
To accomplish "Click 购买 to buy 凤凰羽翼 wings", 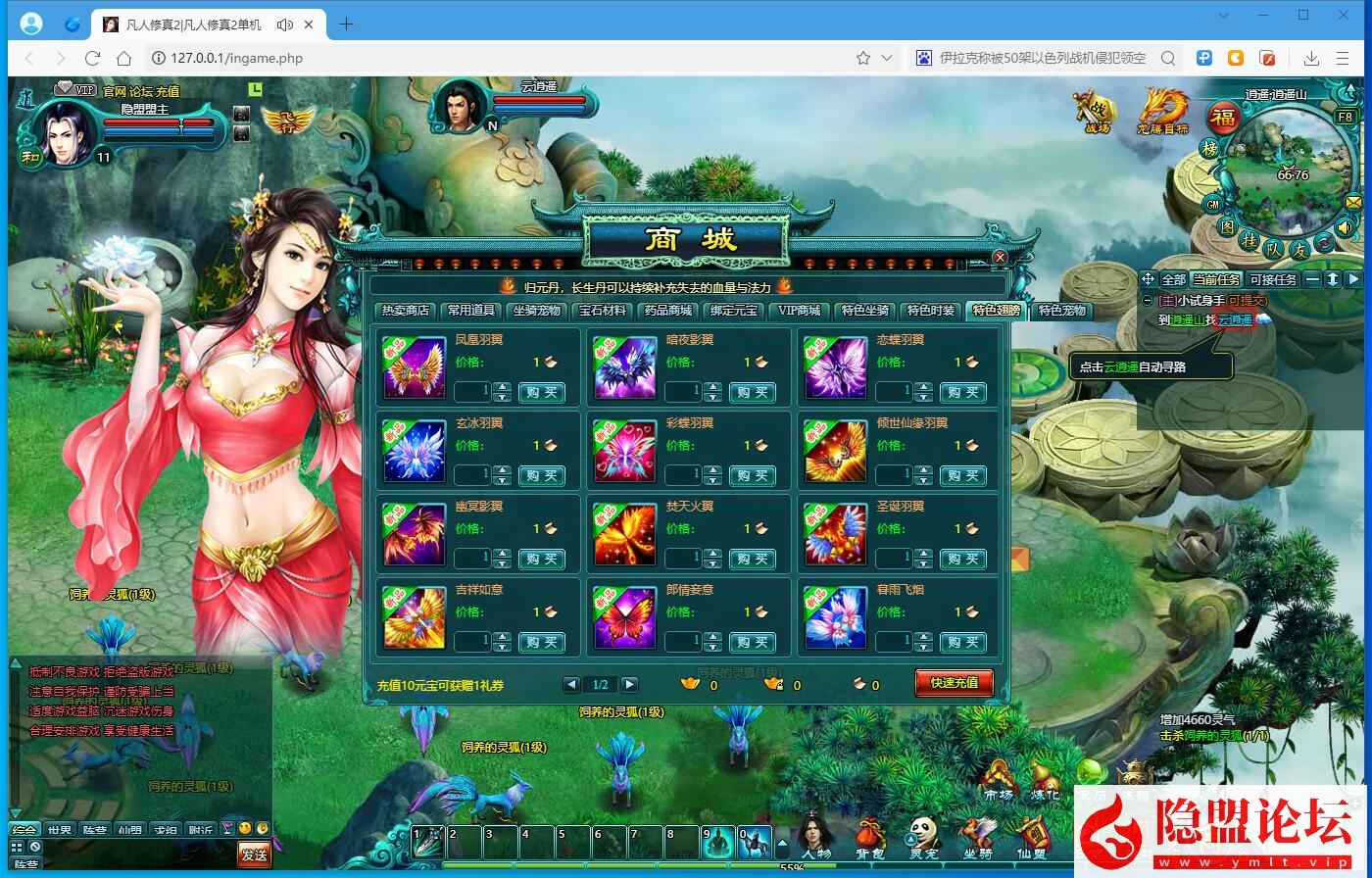I will click(543, 392).
